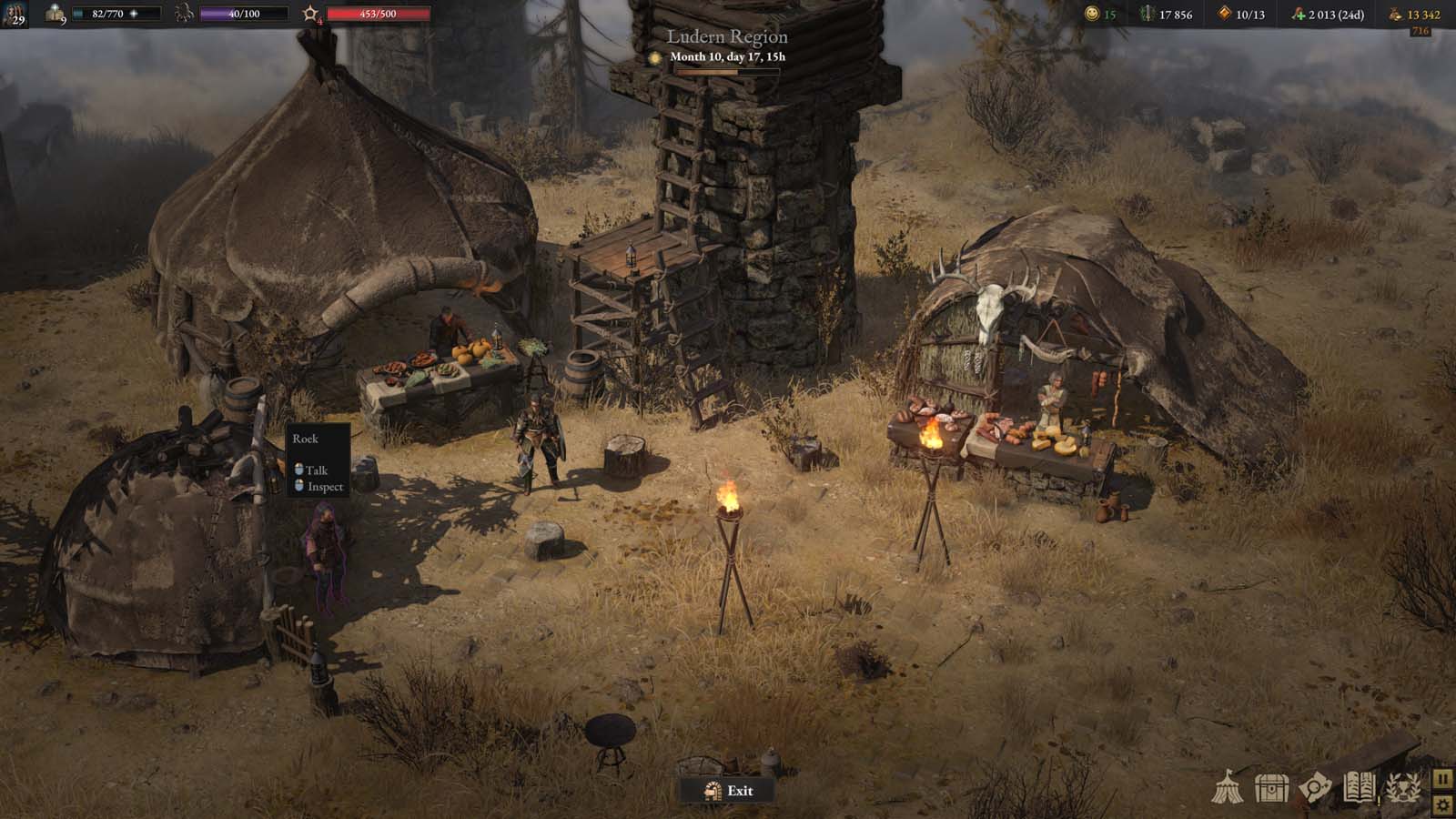Open the codex book
1456x819 pixels.
[1359, 787]
